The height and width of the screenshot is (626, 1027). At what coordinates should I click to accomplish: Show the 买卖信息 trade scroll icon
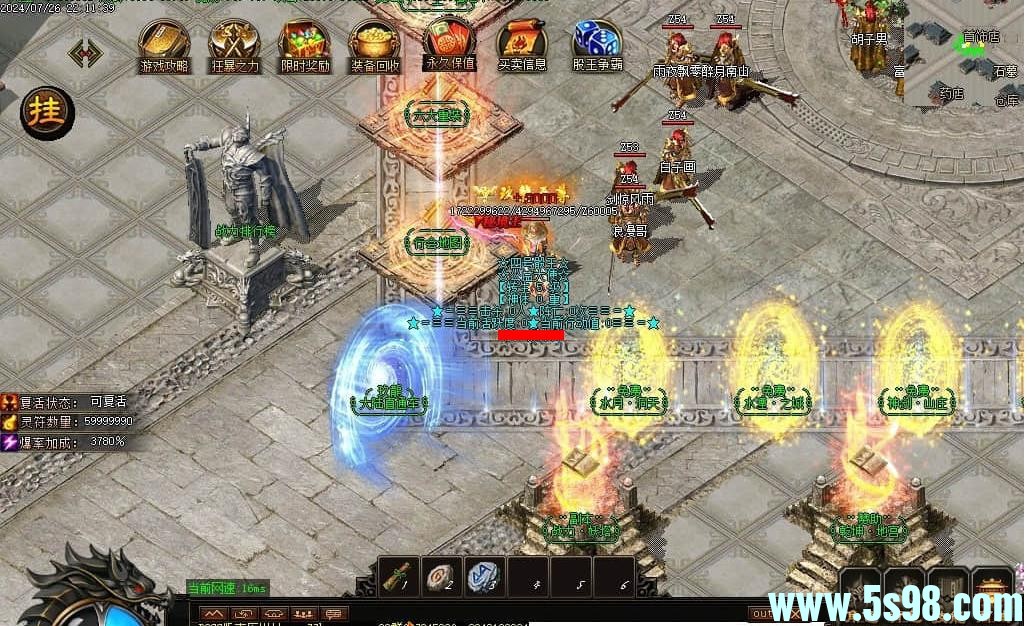(x=522, y=42)
